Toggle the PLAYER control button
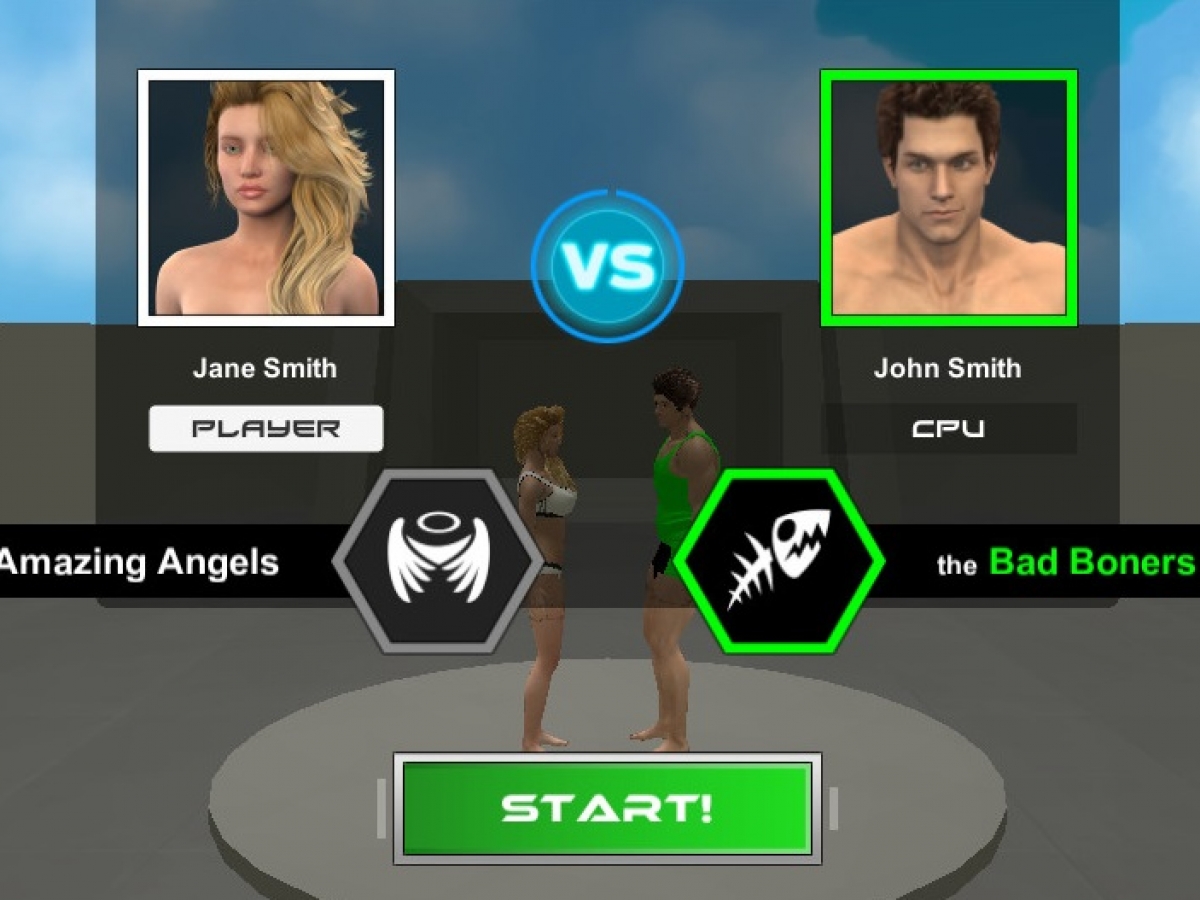Image resolution: width=1200 pixels, height=900 pixels. click(x=266, y=429)
